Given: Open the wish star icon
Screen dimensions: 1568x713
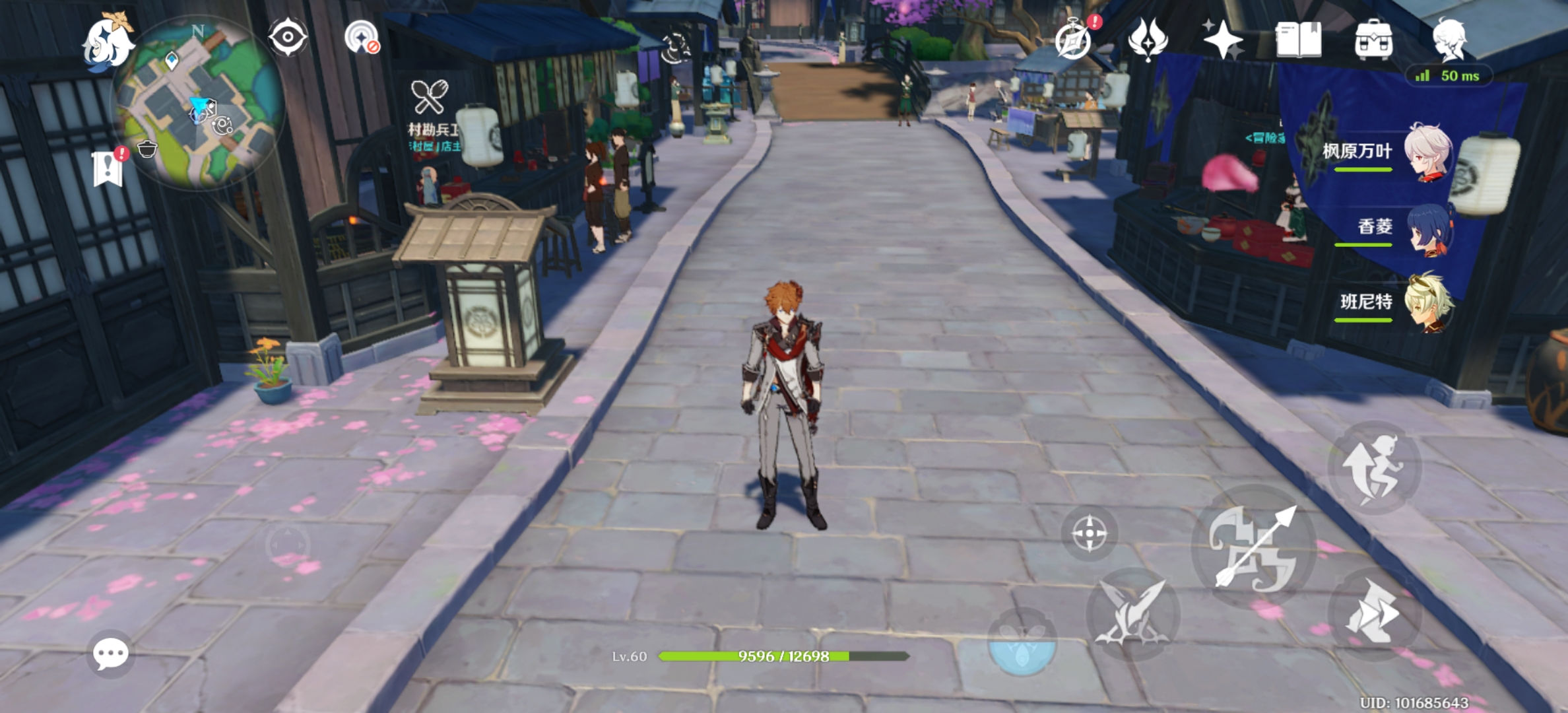Looking at the screenshot, I should pyautogui.click(x=1222, y=40).
